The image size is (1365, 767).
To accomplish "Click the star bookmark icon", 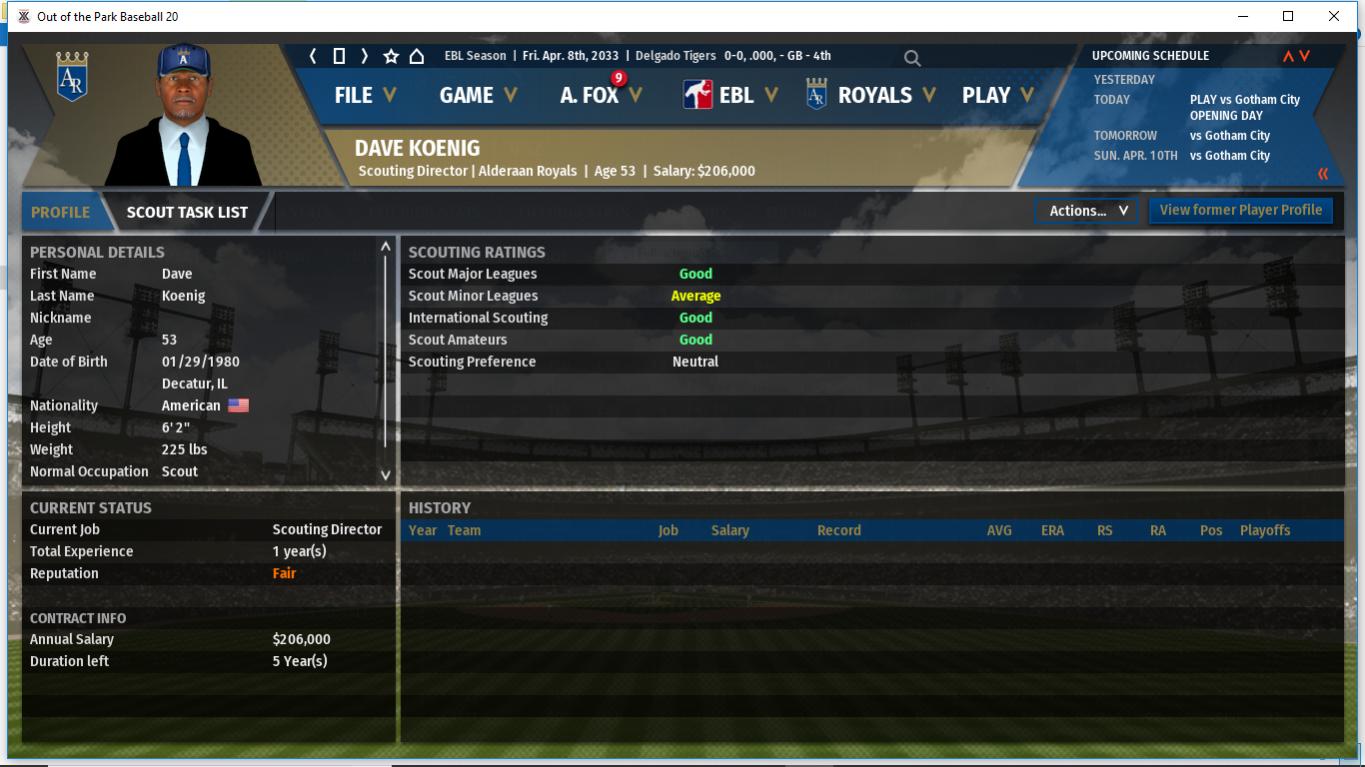I will 391,56.
